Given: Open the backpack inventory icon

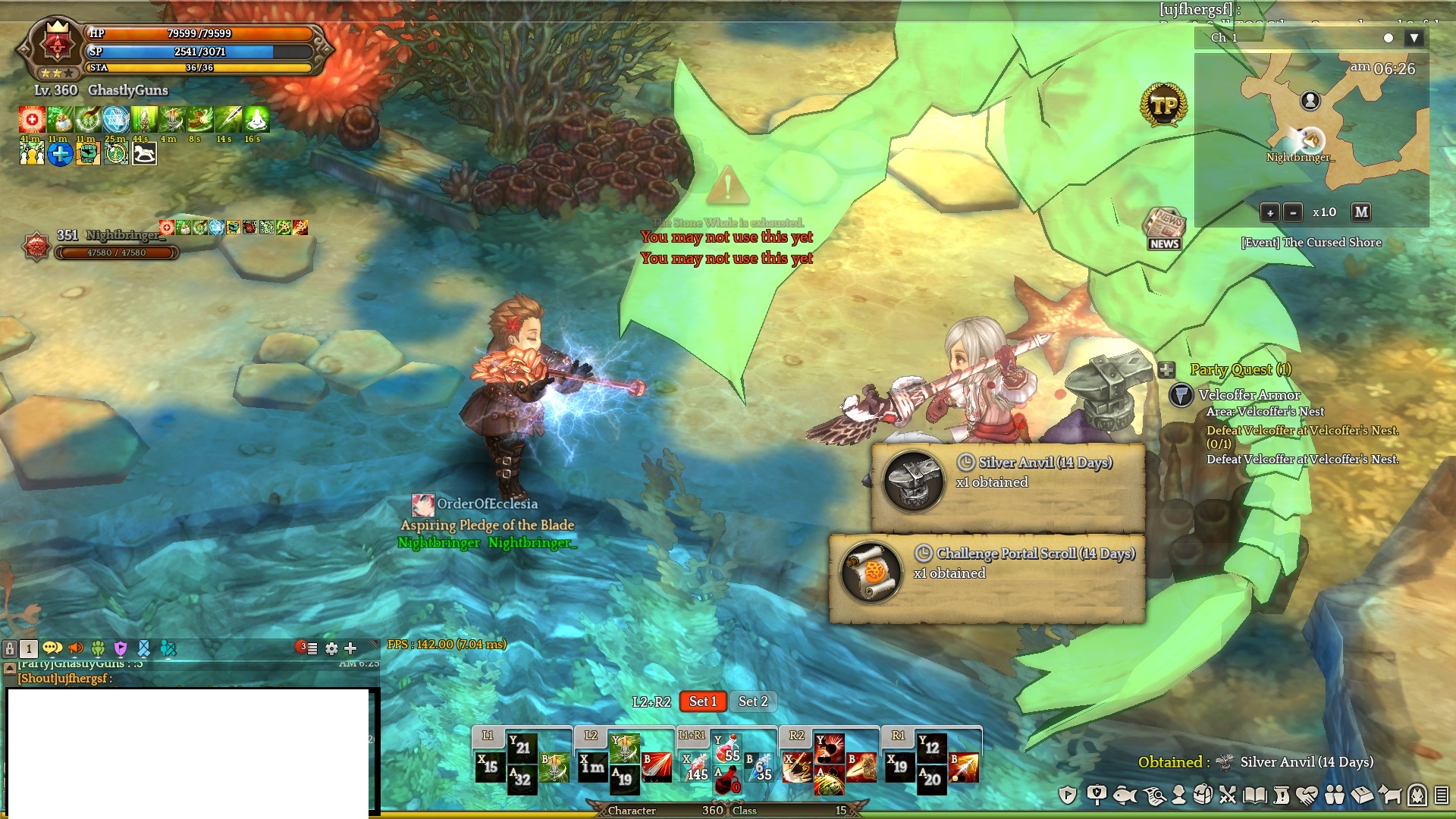Looking at the screenshot, I should click(x=1202, y=795).
